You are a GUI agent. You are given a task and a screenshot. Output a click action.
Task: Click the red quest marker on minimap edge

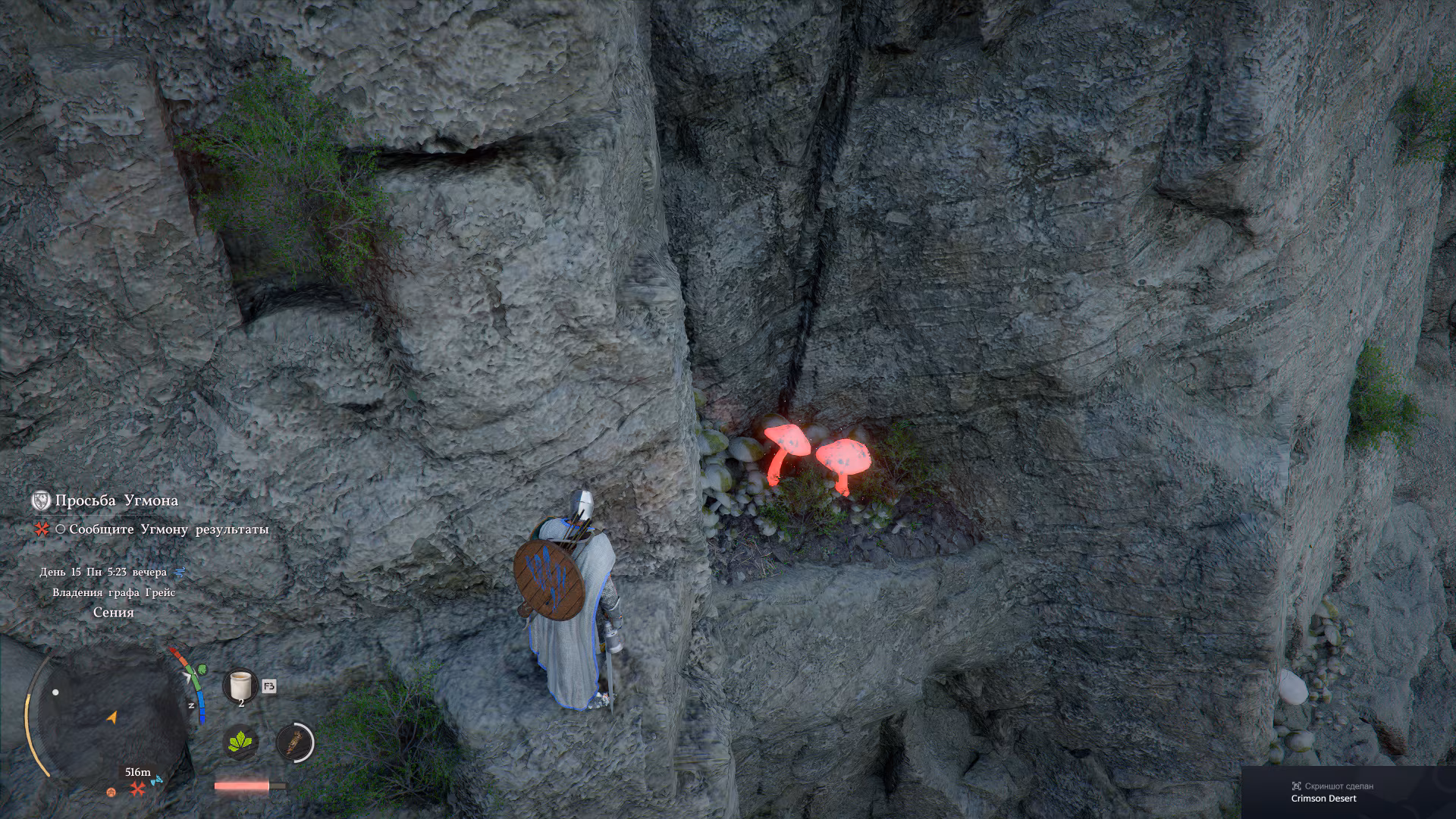(x=137, y=789)
